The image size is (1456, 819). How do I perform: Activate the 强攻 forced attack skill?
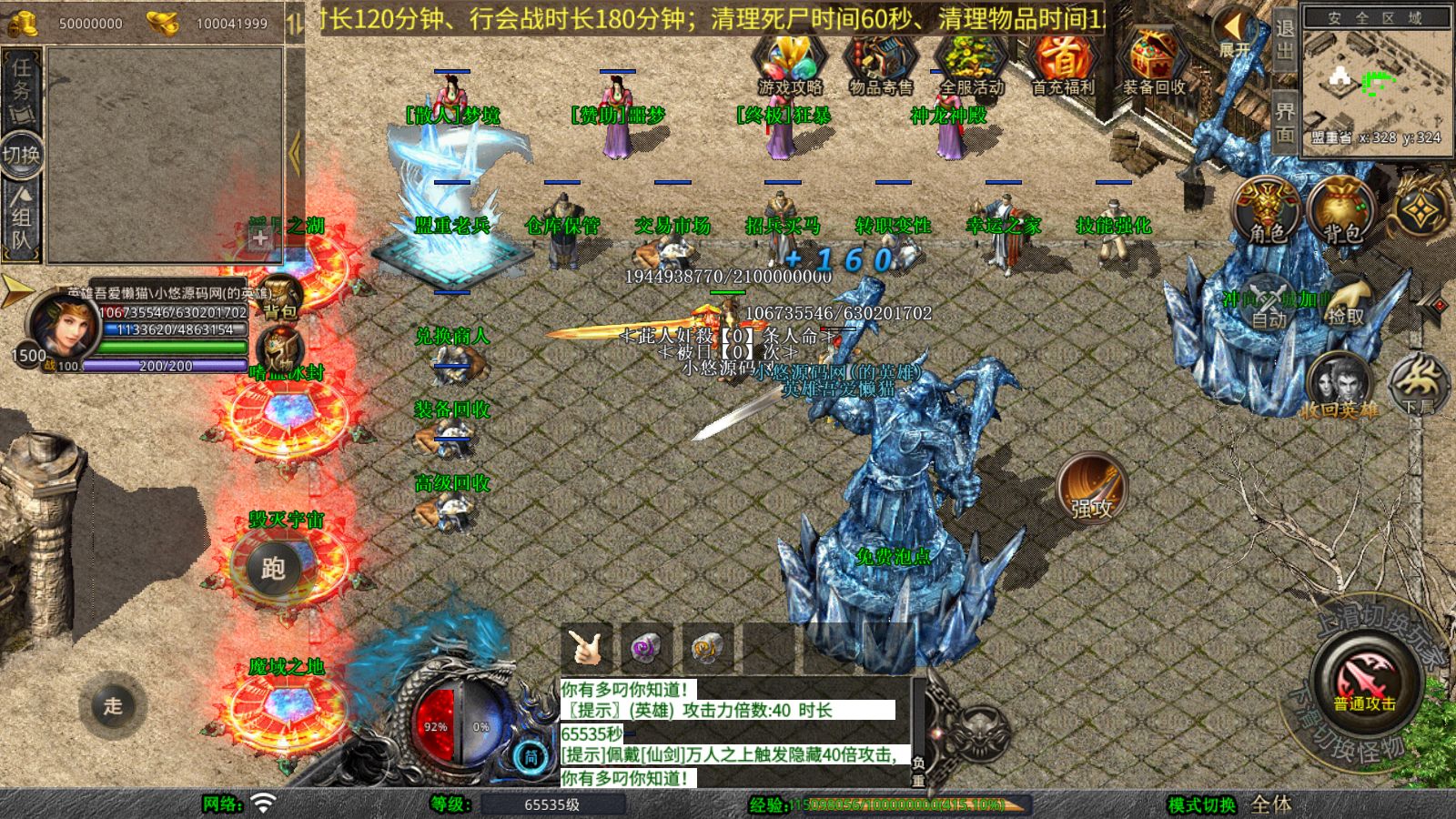[1092, 489]
